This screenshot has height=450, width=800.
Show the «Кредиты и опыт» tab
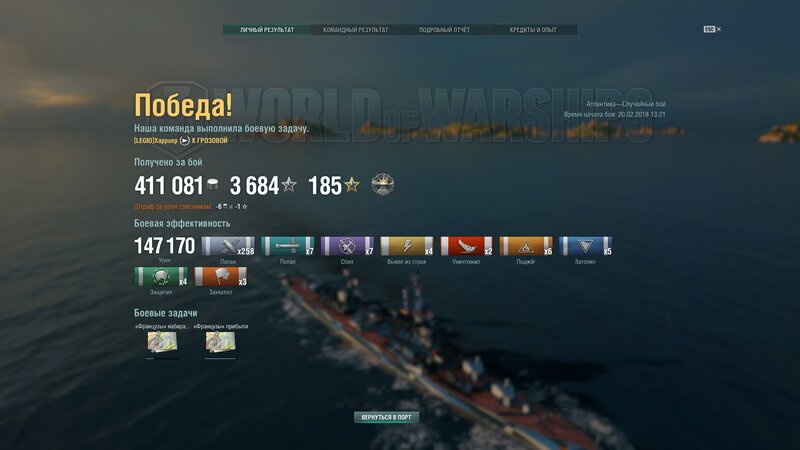(x=534, y=30)
